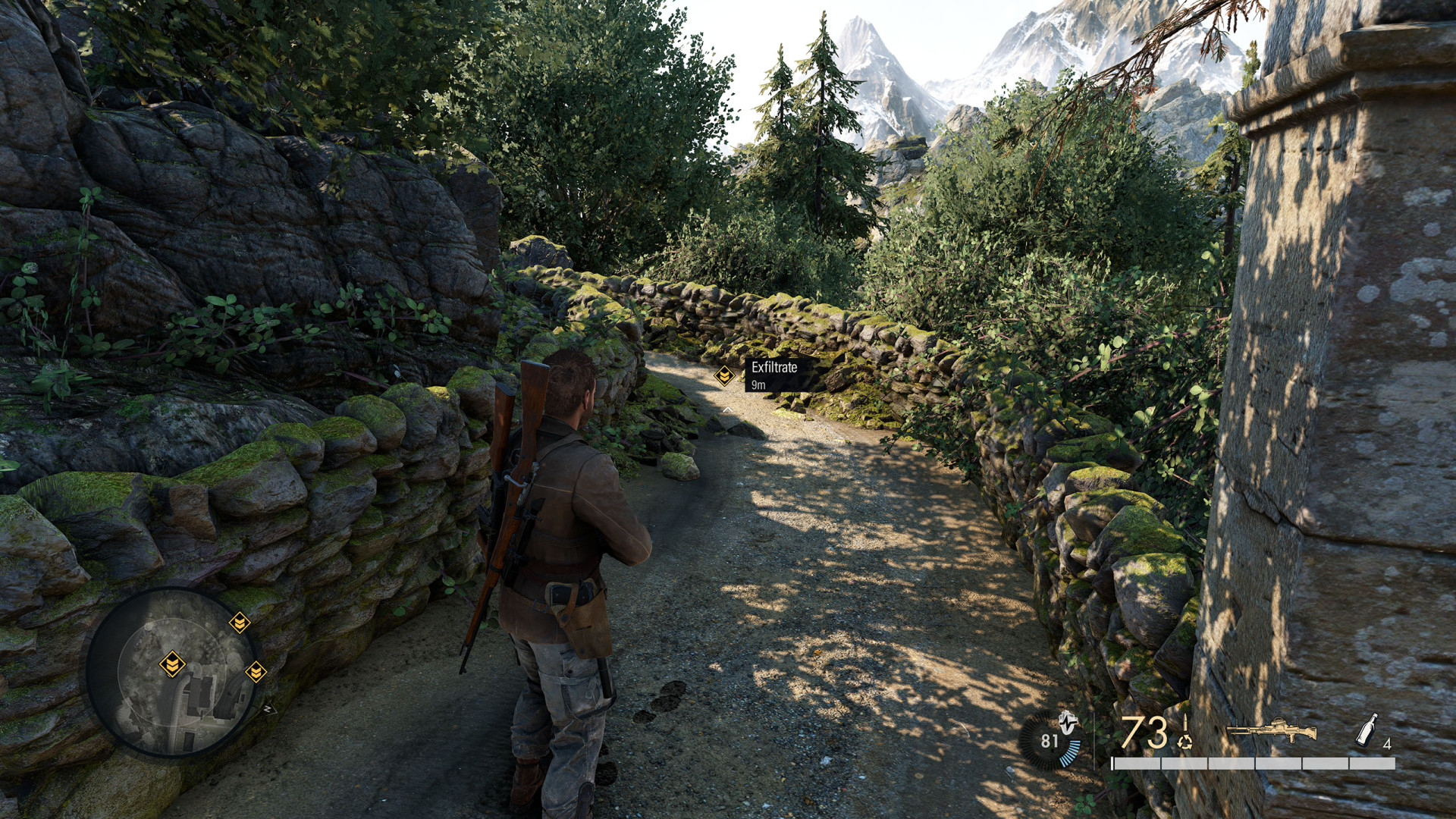Image resolution: width=1456 pixels, height=819 pixels.
Task: Click the minimap north compass indicator
Action: click(x=267, y=710)
